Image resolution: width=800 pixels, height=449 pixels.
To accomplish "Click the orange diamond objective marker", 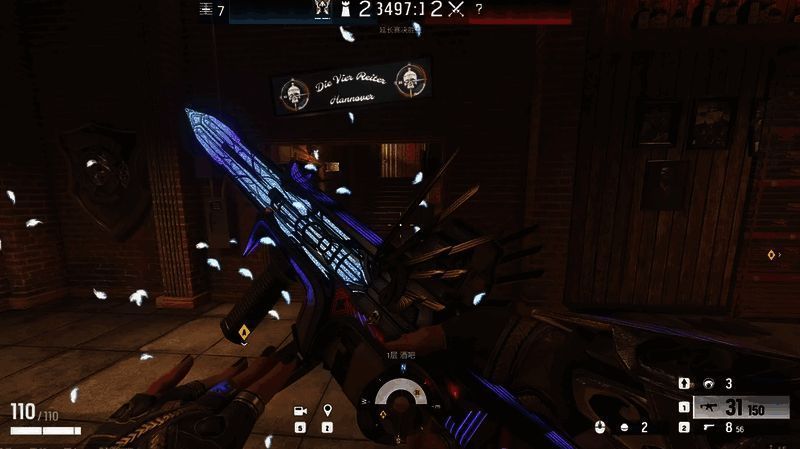I will (x=244, y=332).
